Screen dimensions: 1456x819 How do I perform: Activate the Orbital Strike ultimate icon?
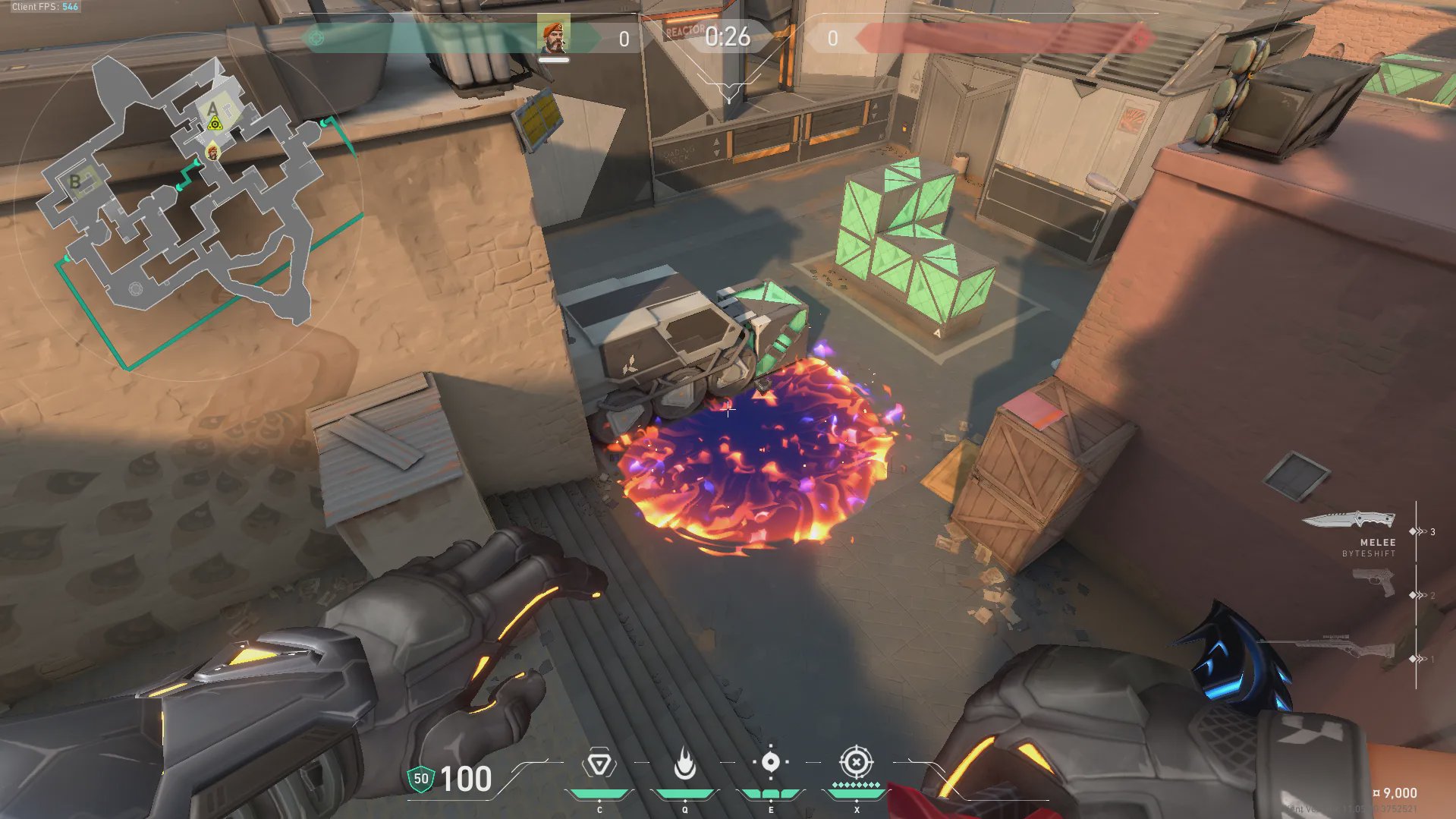click(x=856, y=762)
